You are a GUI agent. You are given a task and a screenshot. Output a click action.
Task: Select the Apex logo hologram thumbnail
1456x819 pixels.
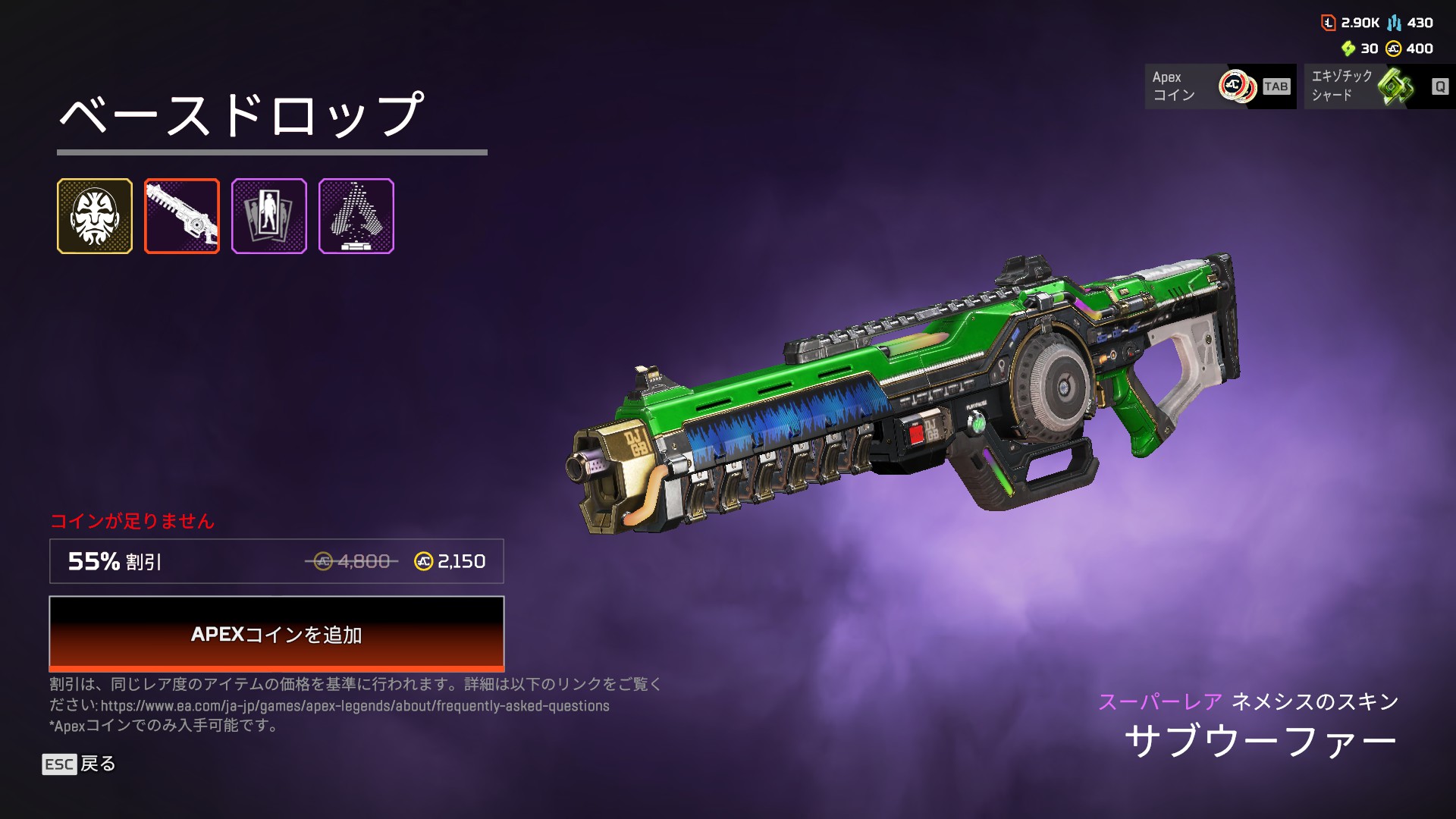(x=356, y=216)
